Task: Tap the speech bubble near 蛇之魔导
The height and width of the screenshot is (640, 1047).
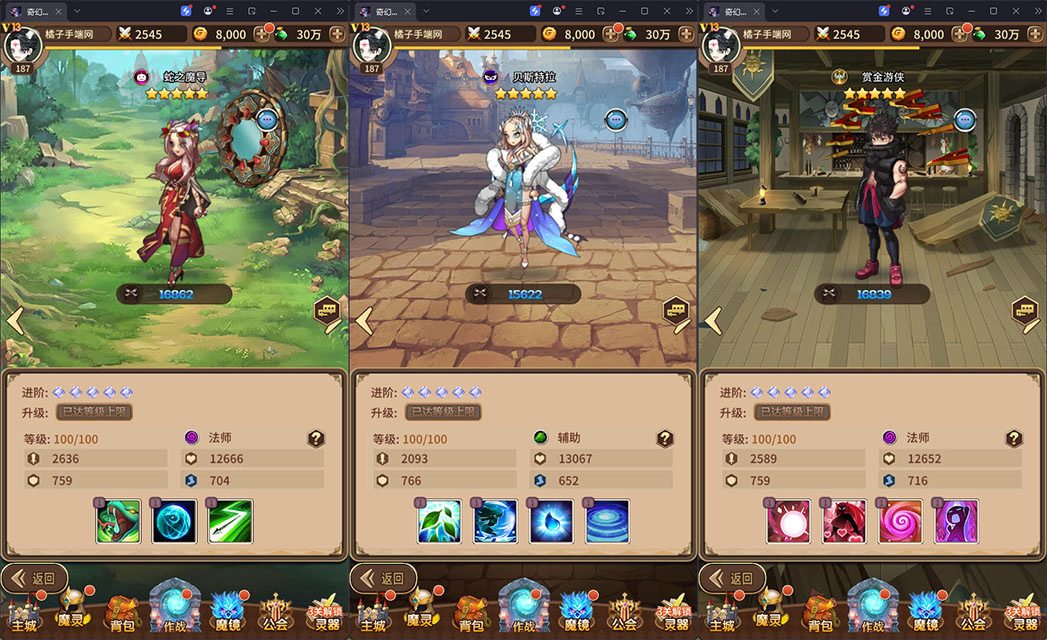Action: click(x=267, y=119)
